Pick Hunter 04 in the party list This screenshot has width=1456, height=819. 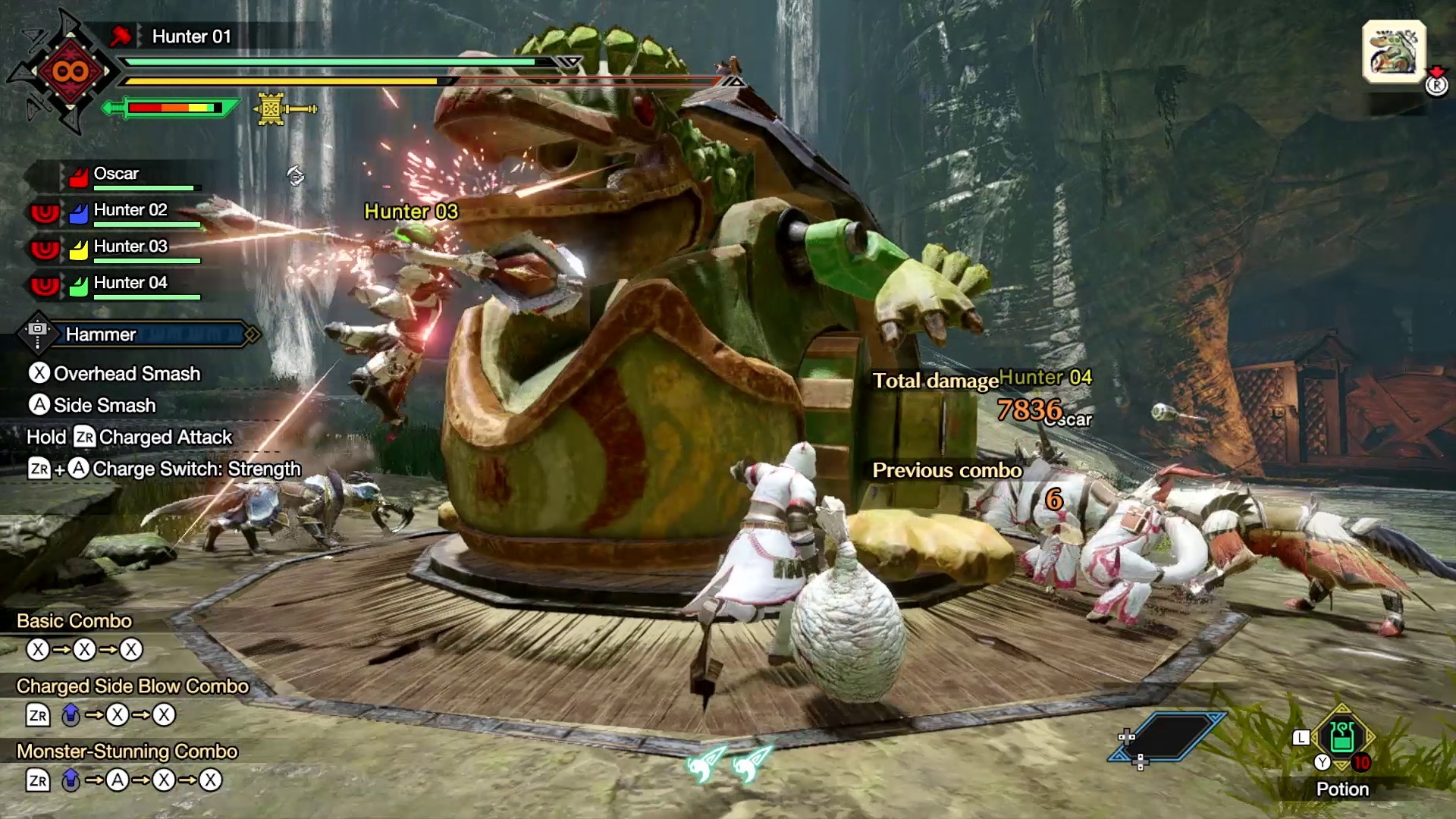(x=130, y=284)
